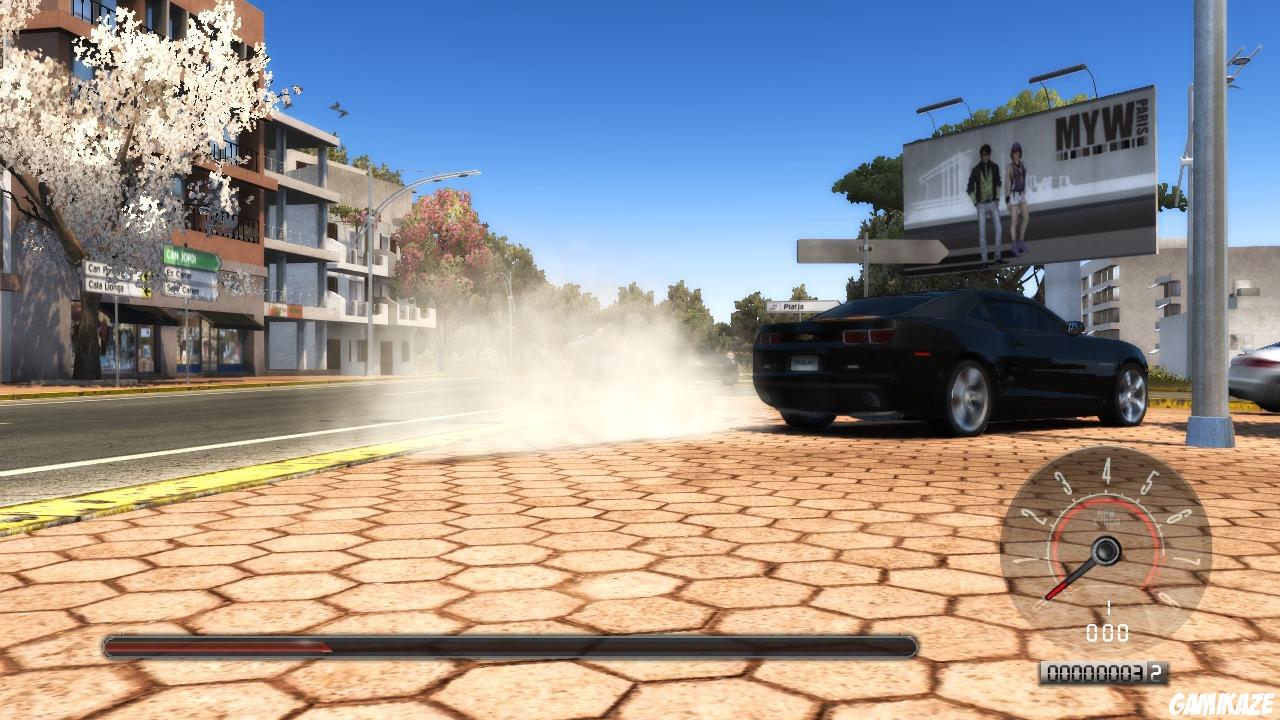The height and width of the screenshot is (720, 1280).
Task: Click the left brake light of the Camaro
Action: pyautogui.click(x=772, y=339)
